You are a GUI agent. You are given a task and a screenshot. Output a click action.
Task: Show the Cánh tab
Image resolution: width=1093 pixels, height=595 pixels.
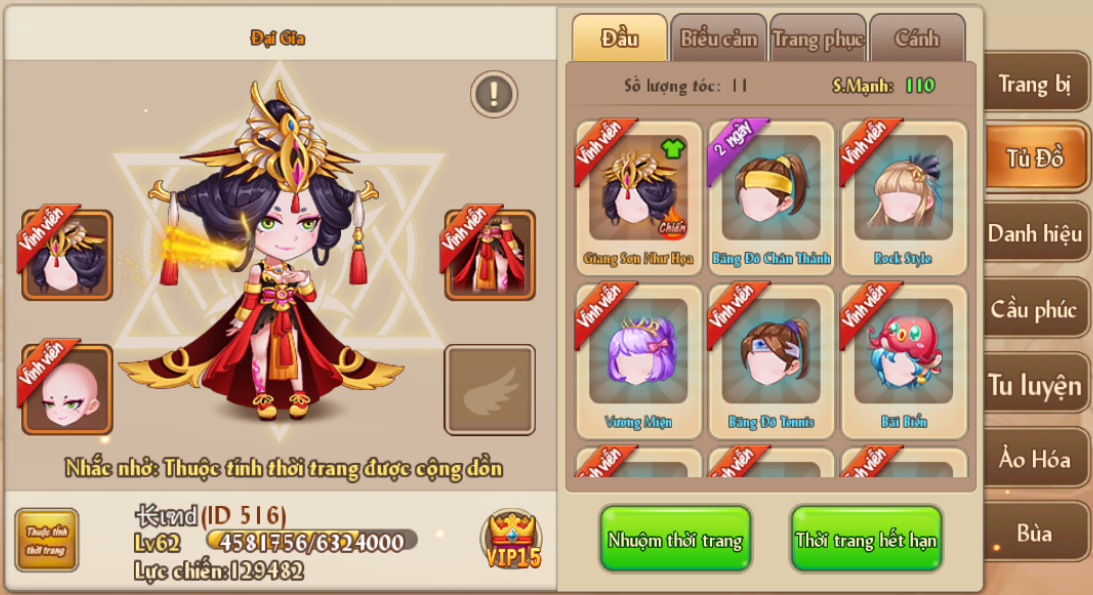pyautogui.click(x=916, y=40)
